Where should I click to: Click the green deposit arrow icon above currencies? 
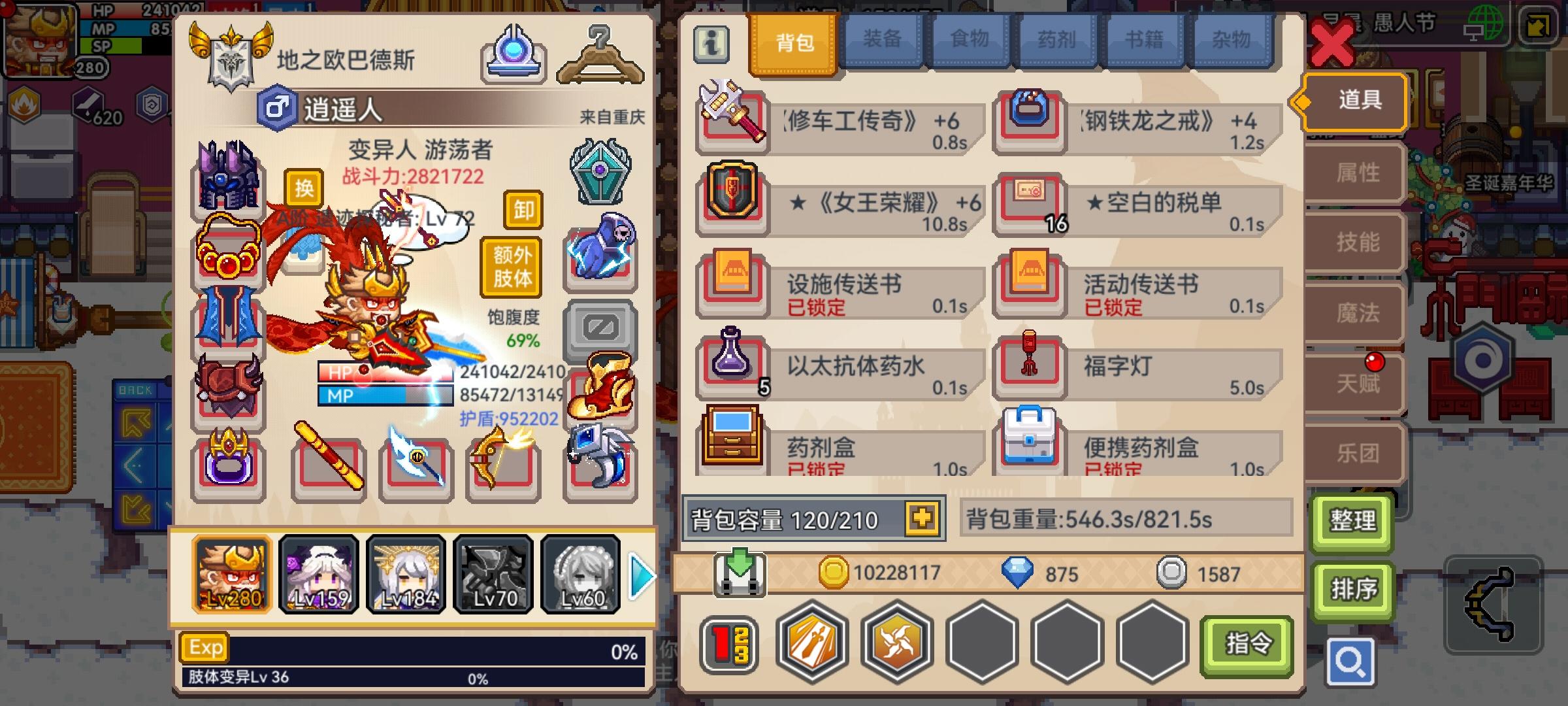740,573
